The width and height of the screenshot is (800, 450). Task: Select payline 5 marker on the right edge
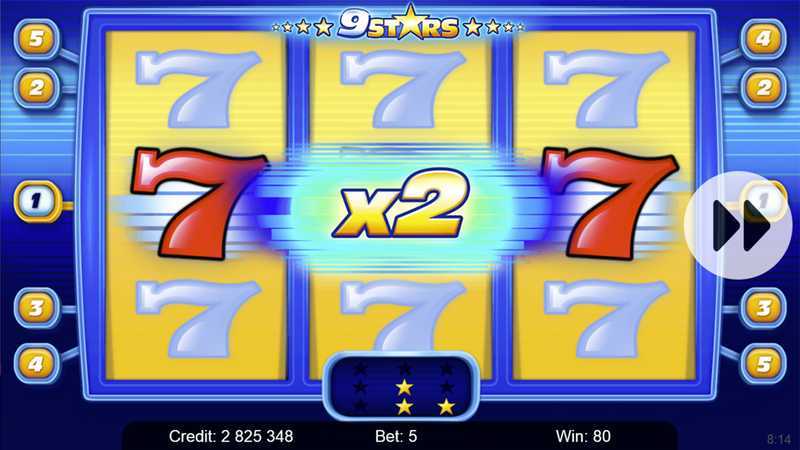pyautogui.click(x=763, y=361)
